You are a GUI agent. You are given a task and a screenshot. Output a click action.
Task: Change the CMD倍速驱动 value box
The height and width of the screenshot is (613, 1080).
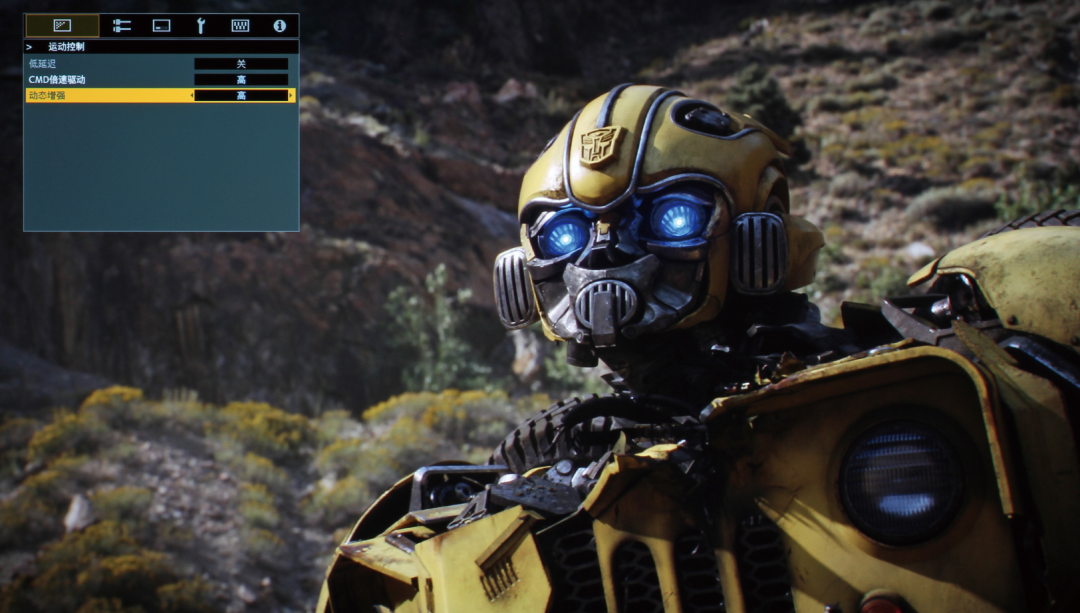pos(241,80)
